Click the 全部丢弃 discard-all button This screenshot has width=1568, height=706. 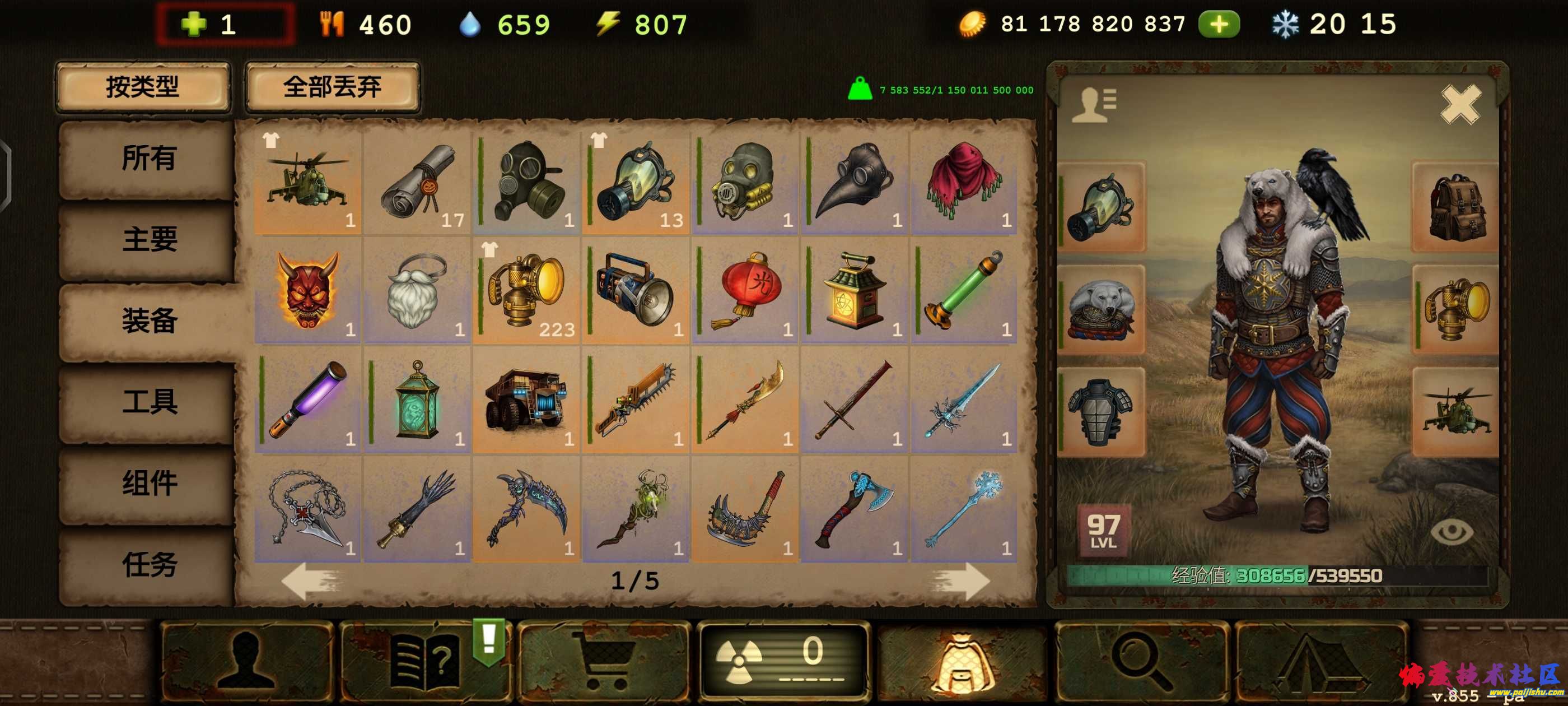[332, 87]
